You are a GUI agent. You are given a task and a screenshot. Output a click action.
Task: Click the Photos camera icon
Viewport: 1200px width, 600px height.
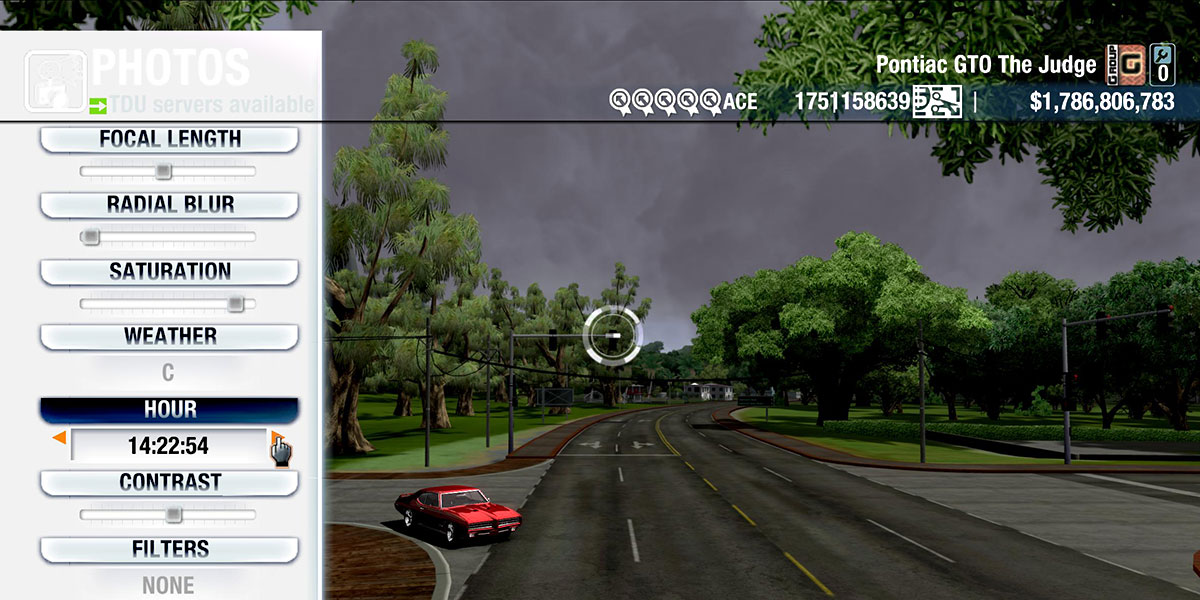pos(54,80)
